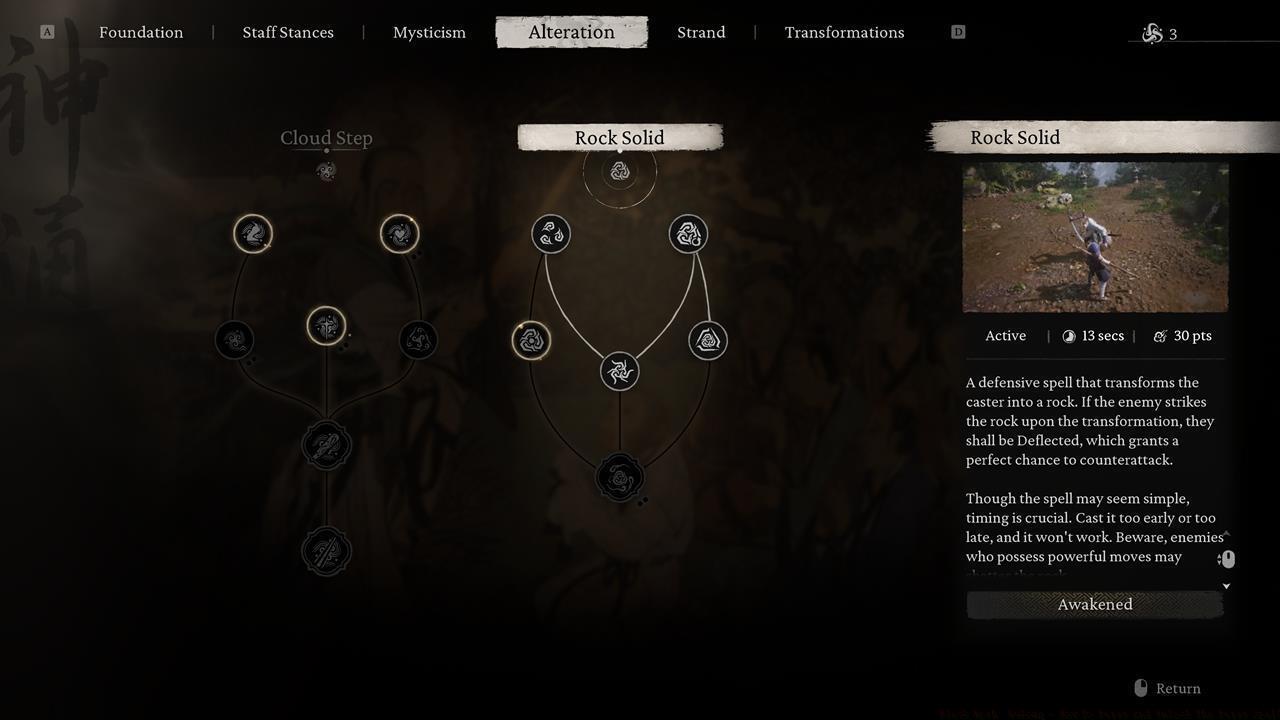
Task: Switch to the Mysticism tab
Action: click(x=429, y=32)
